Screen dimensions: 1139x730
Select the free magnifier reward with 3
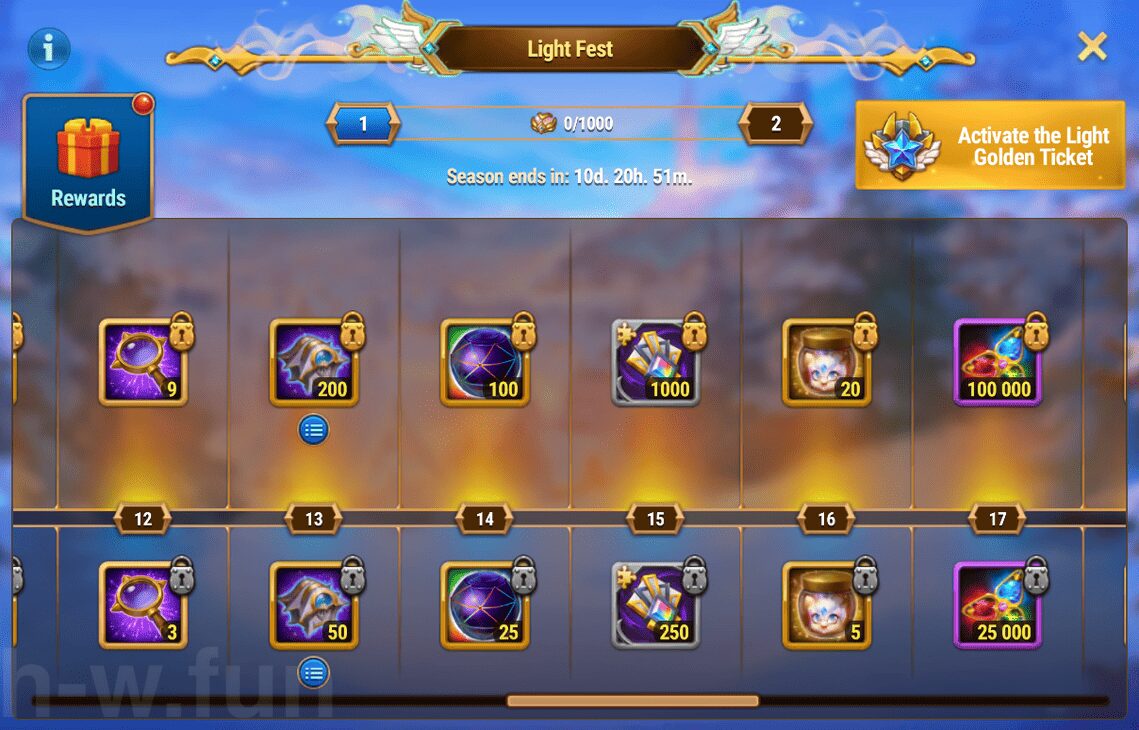click(143, 605)
